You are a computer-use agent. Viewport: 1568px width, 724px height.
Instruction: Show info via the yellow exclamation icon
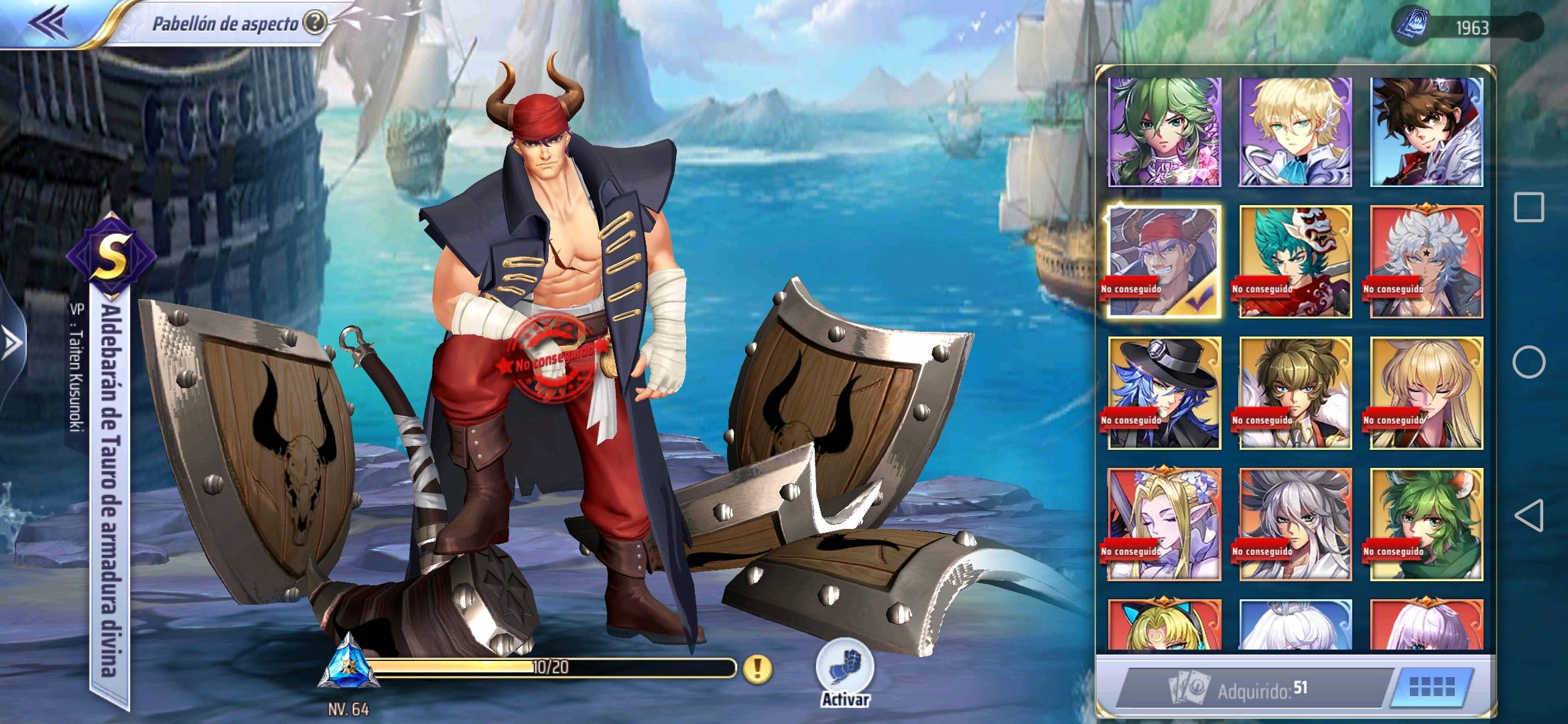tap(757, 668)
